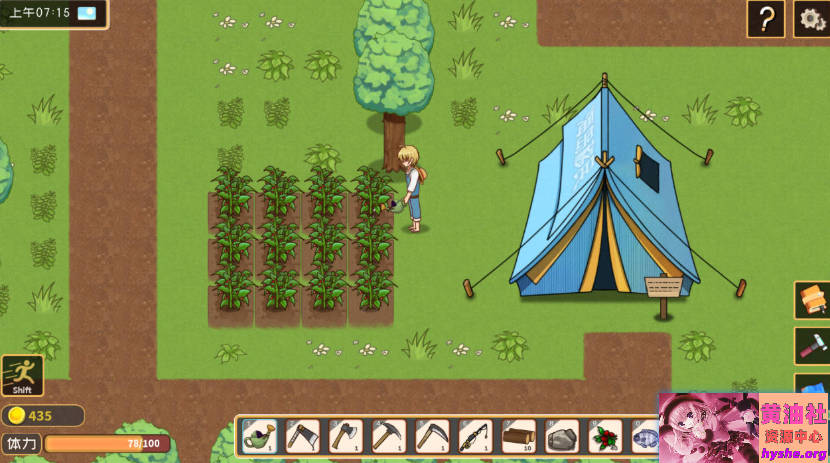Choose the pickaxe hotbar slot

pos(389,436)
